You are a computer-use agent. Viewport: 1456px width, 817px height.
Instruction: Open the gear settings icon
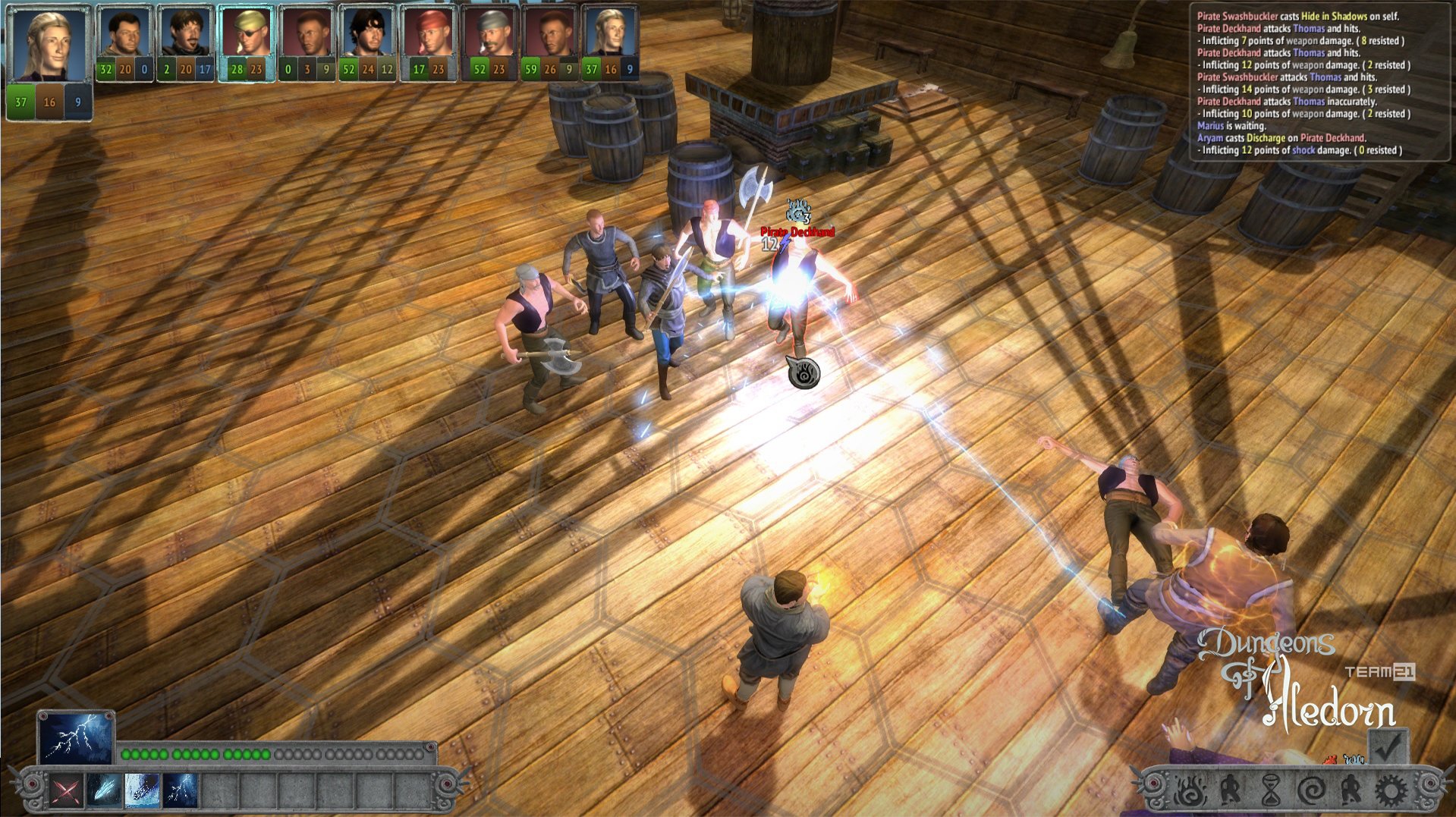click(1390, 790)
